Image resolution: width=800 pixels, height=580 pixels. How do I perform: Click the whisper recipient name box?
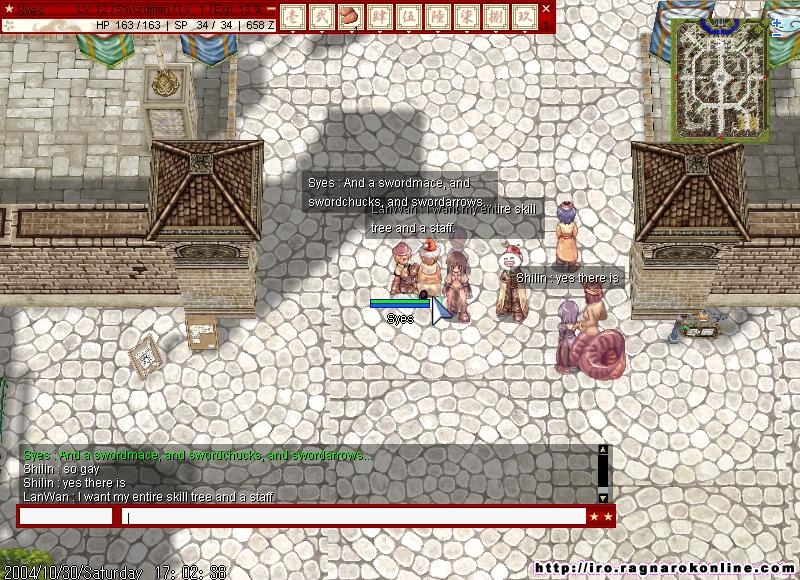66,516
